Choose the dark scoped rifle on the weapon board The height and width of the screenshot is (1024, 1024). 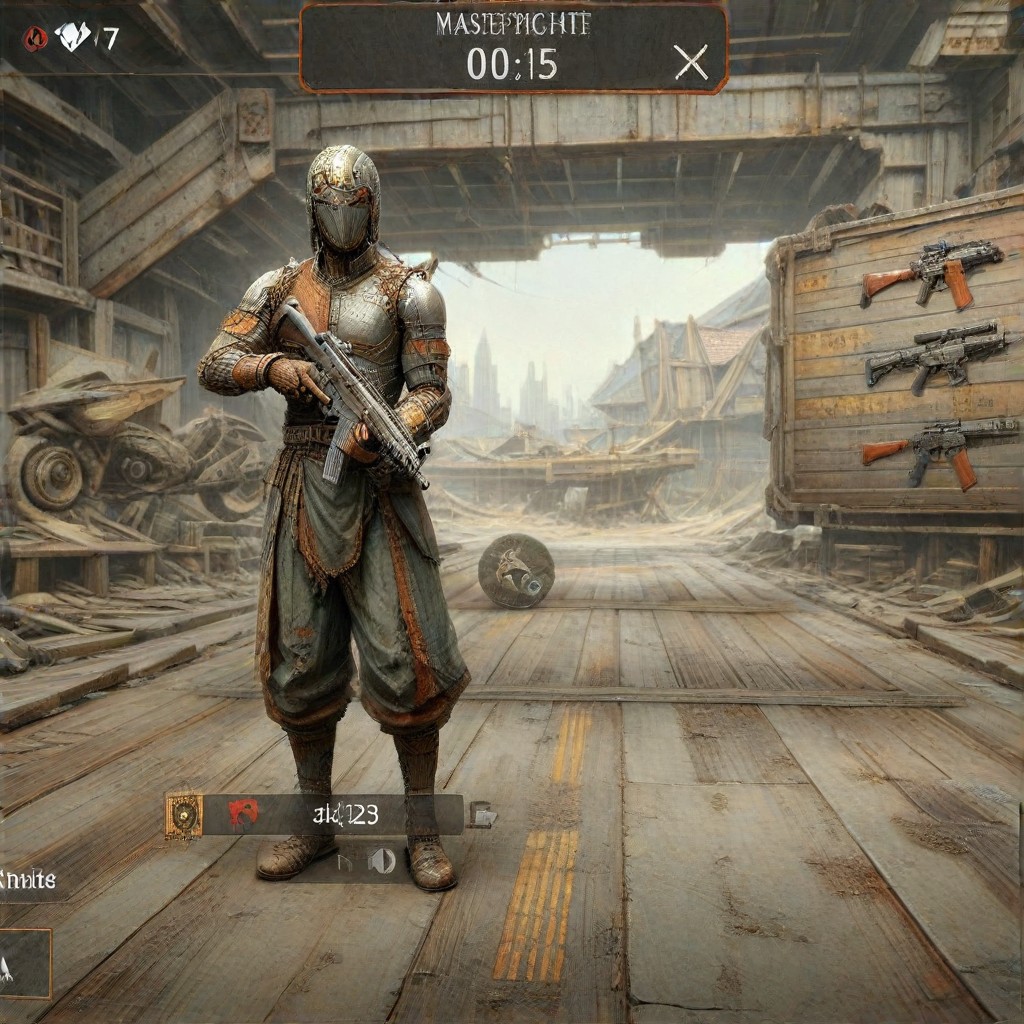click(935, 357)
